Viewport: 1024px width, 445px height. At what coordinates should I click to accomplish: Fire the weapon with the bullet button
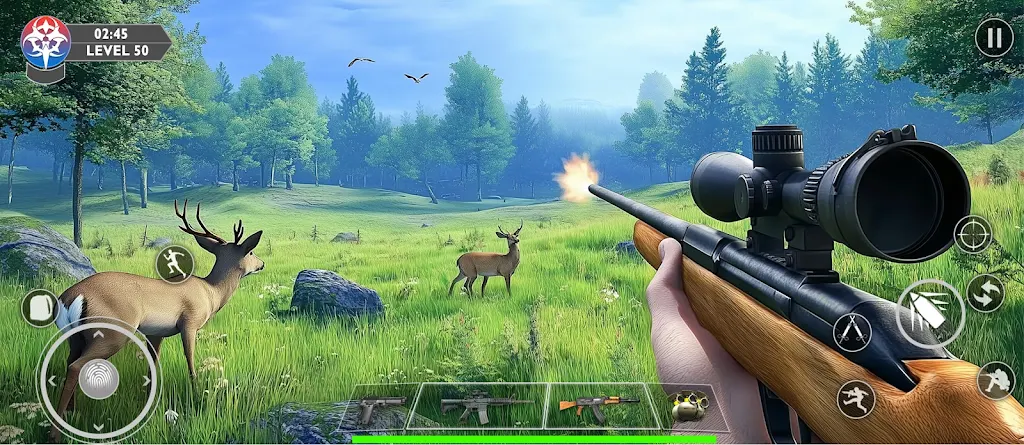(x=930, y=313)
